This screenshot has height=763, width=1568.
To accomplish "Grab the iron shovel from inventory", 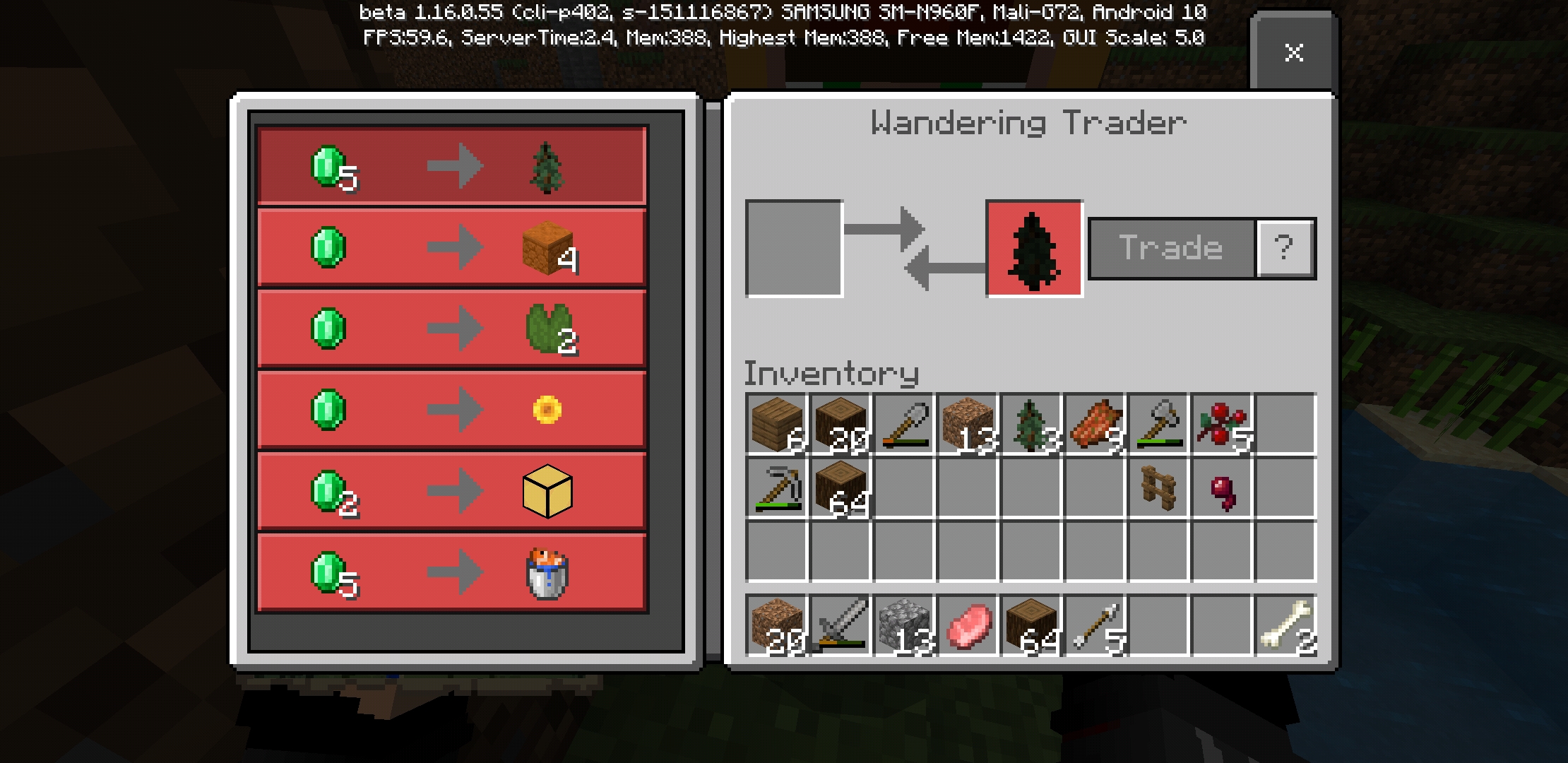I will click(x=904, y=424).
